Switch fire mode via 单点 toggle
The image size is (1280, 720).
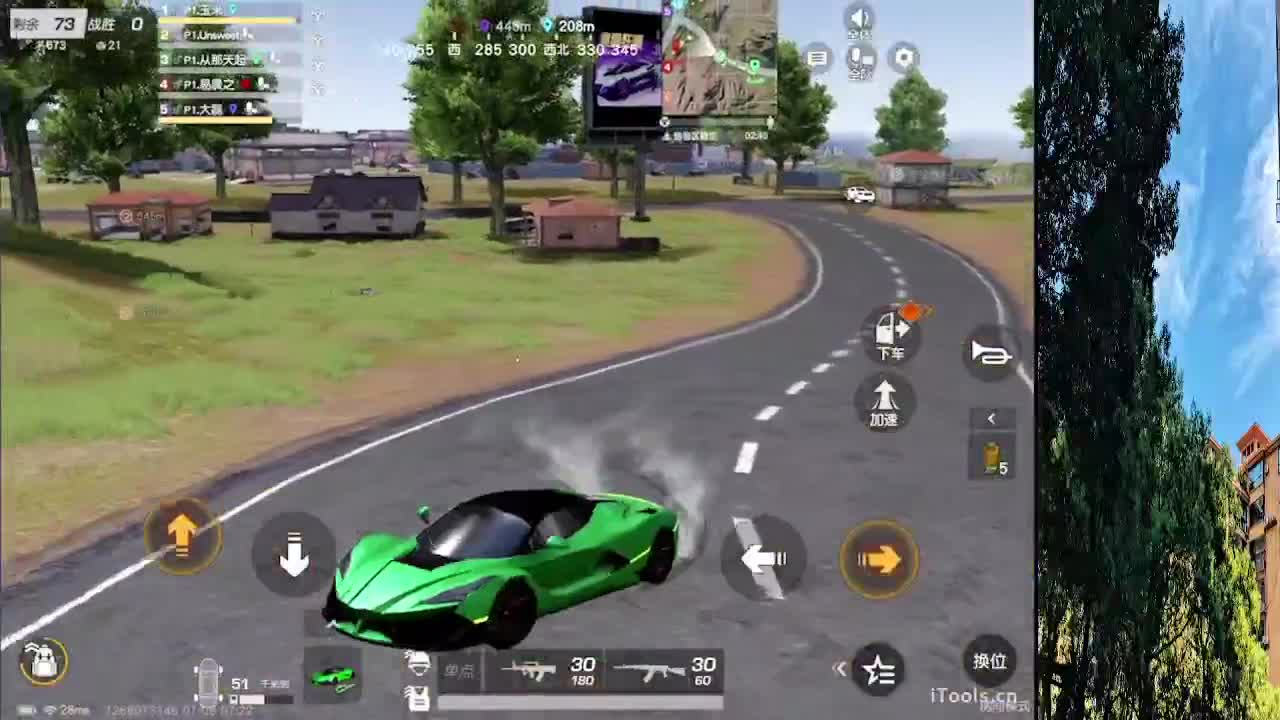pyautogui.click(x=461, y=670)
